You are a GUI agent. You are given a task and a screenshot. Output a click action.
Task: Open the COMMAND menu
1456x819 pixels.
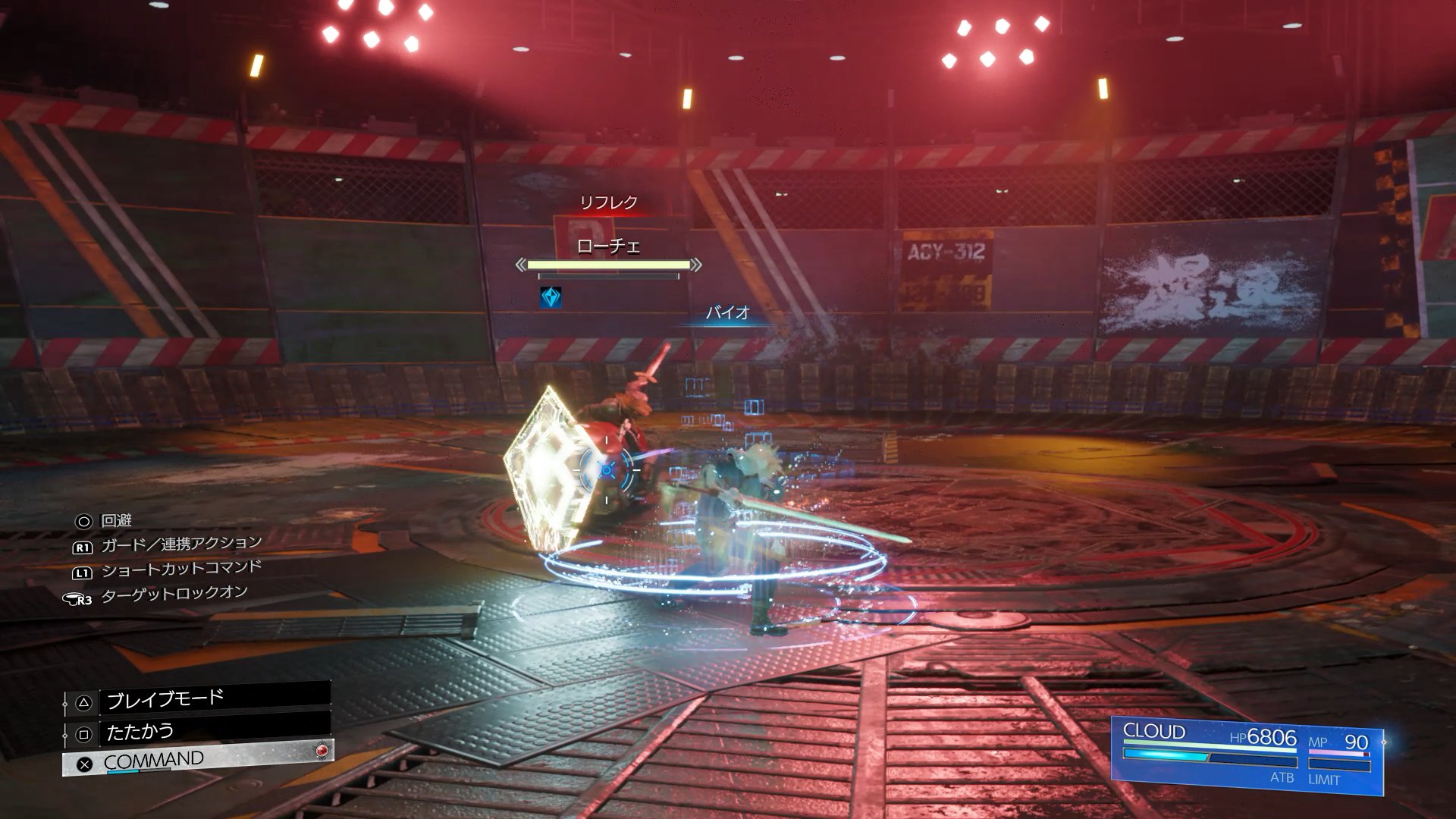pos(197,760)
